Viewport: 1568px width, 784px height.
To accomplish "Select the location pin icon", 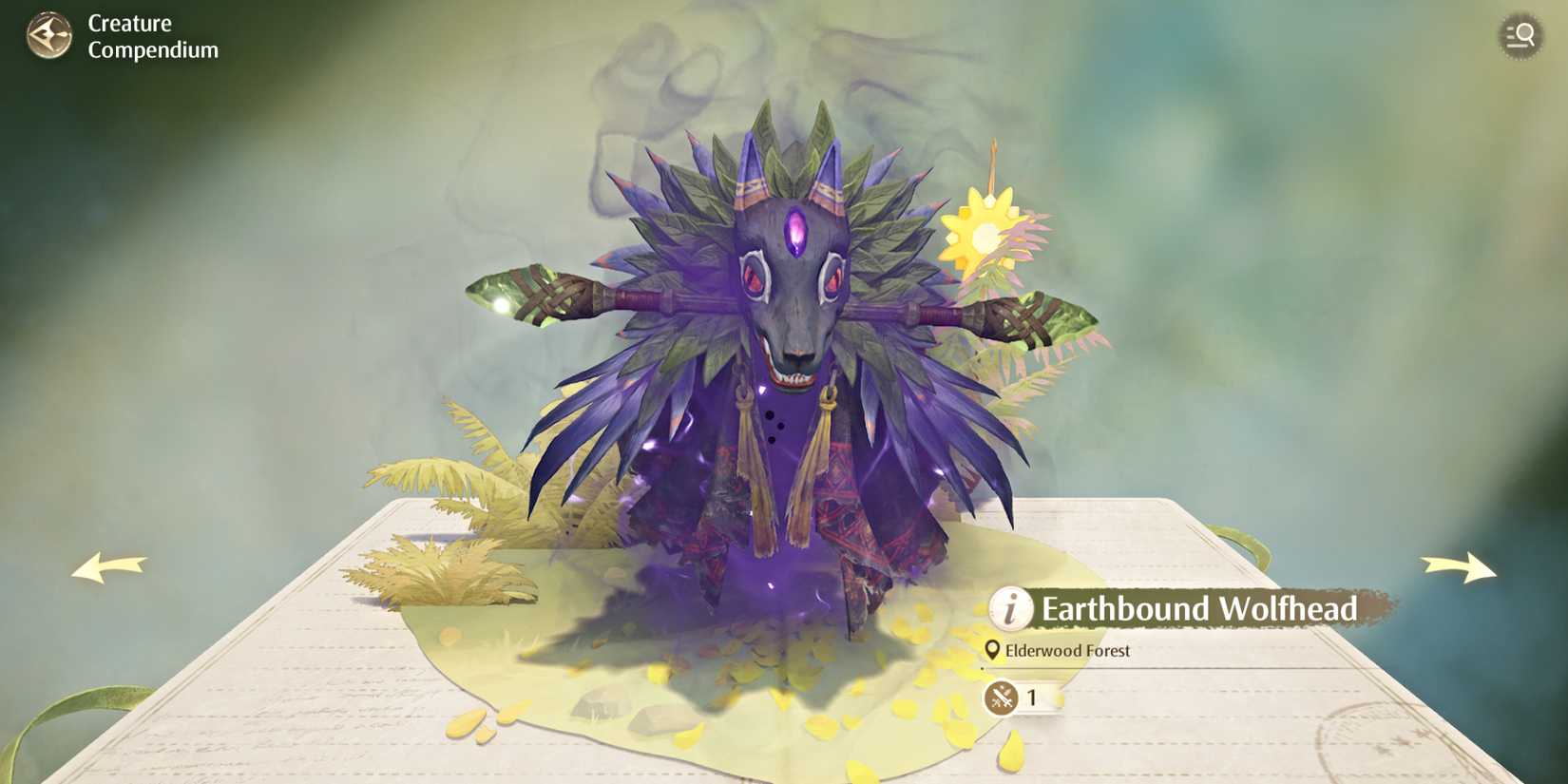I will pyautogui.click(x=992, y=651).
